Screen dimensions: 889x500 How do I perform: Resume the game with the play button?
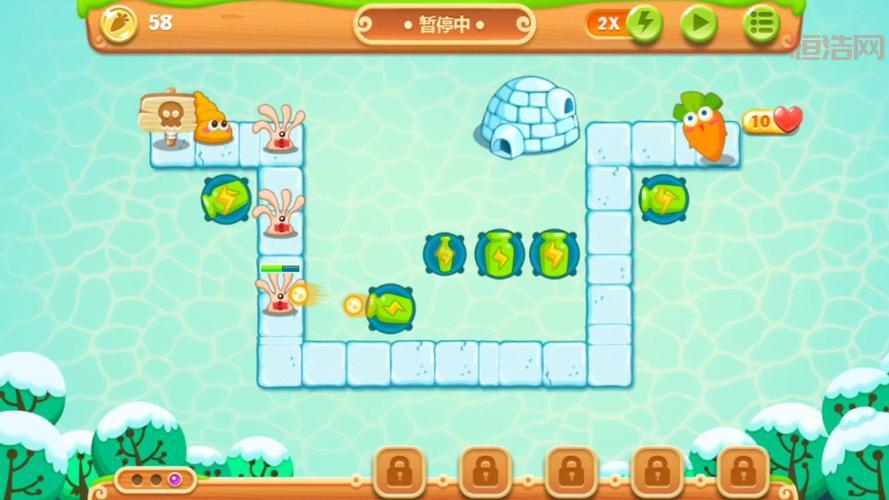coord(699,23)
